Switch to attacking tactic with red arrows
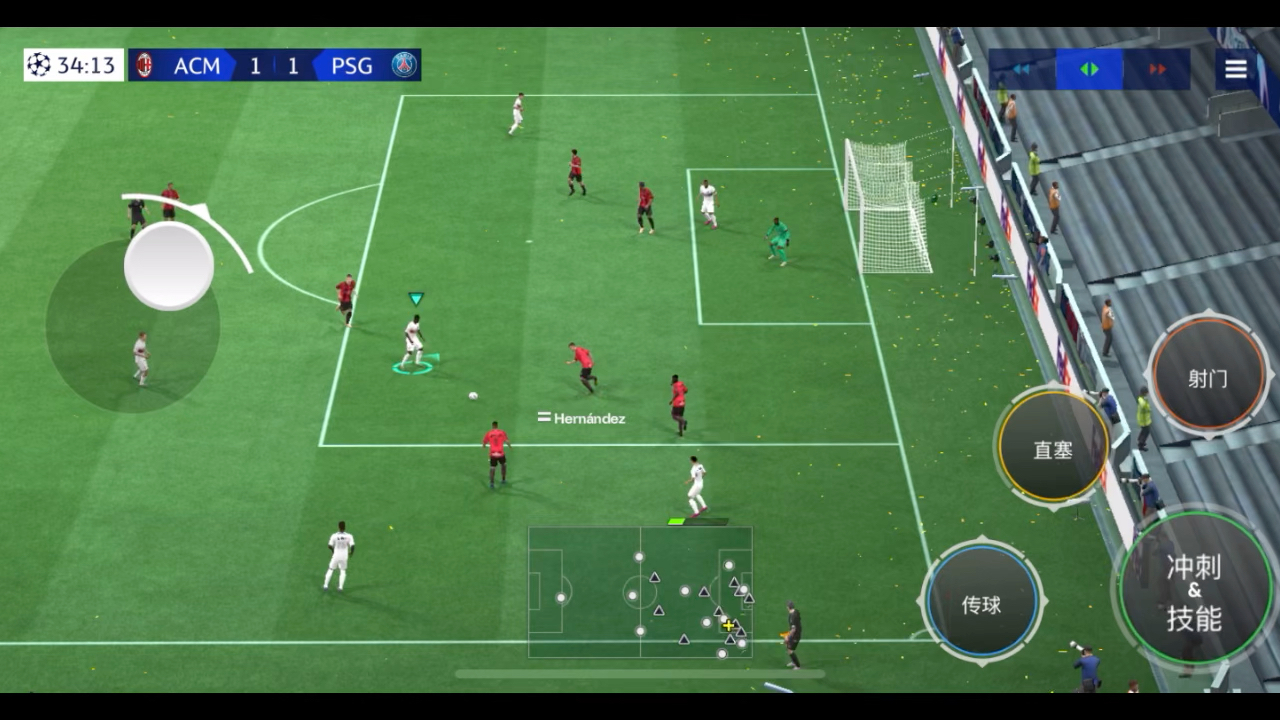 point(1157,69)
